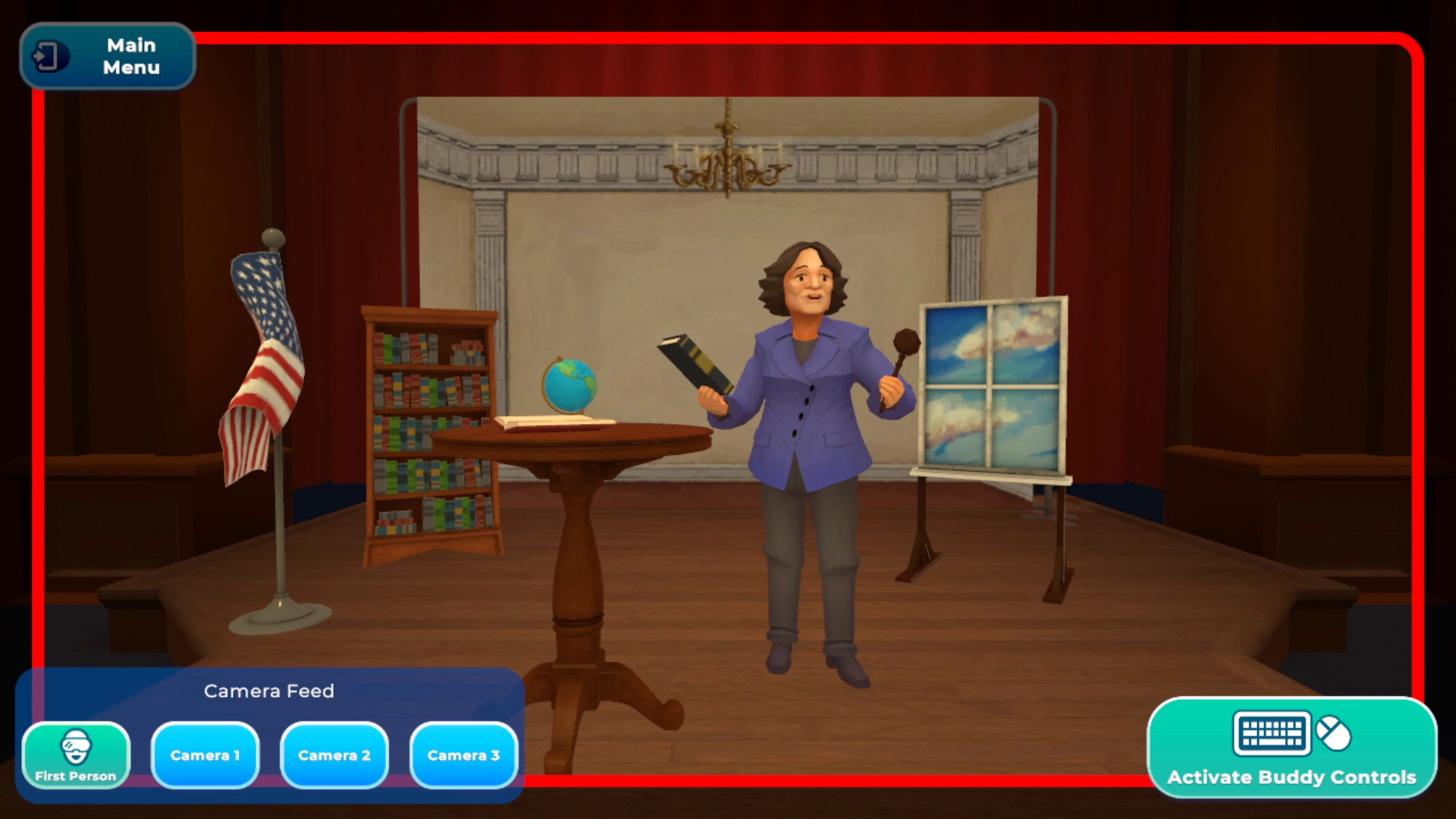Toggle First Person view on
Screen dimensions: 1456x819
click(76, 755)
